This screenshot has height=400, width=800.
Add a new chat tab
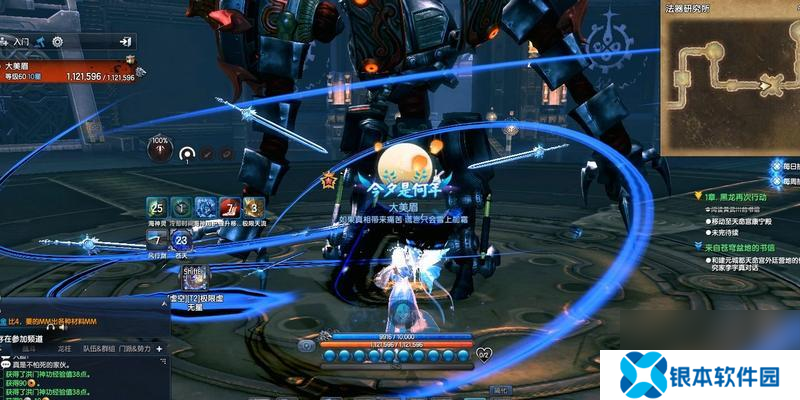point(159,349)
